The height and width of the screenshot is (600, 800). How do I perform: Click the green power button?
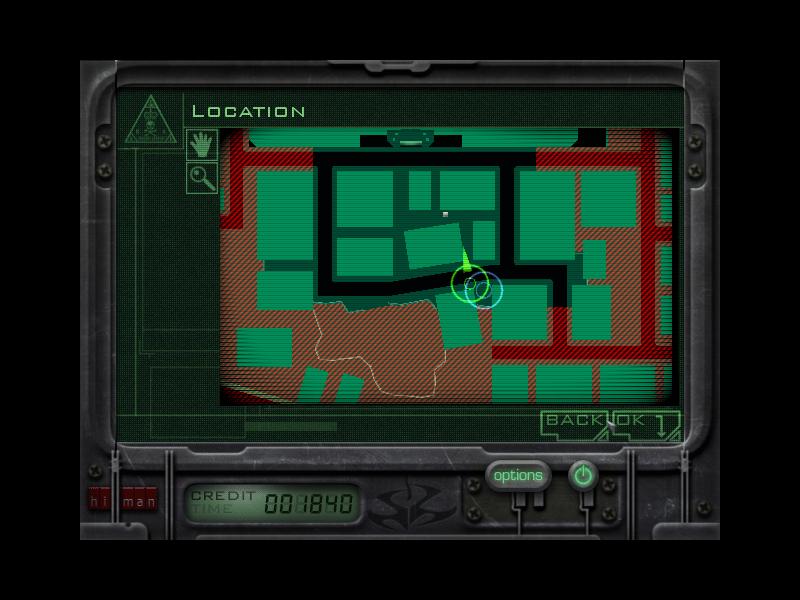[582, 476]
